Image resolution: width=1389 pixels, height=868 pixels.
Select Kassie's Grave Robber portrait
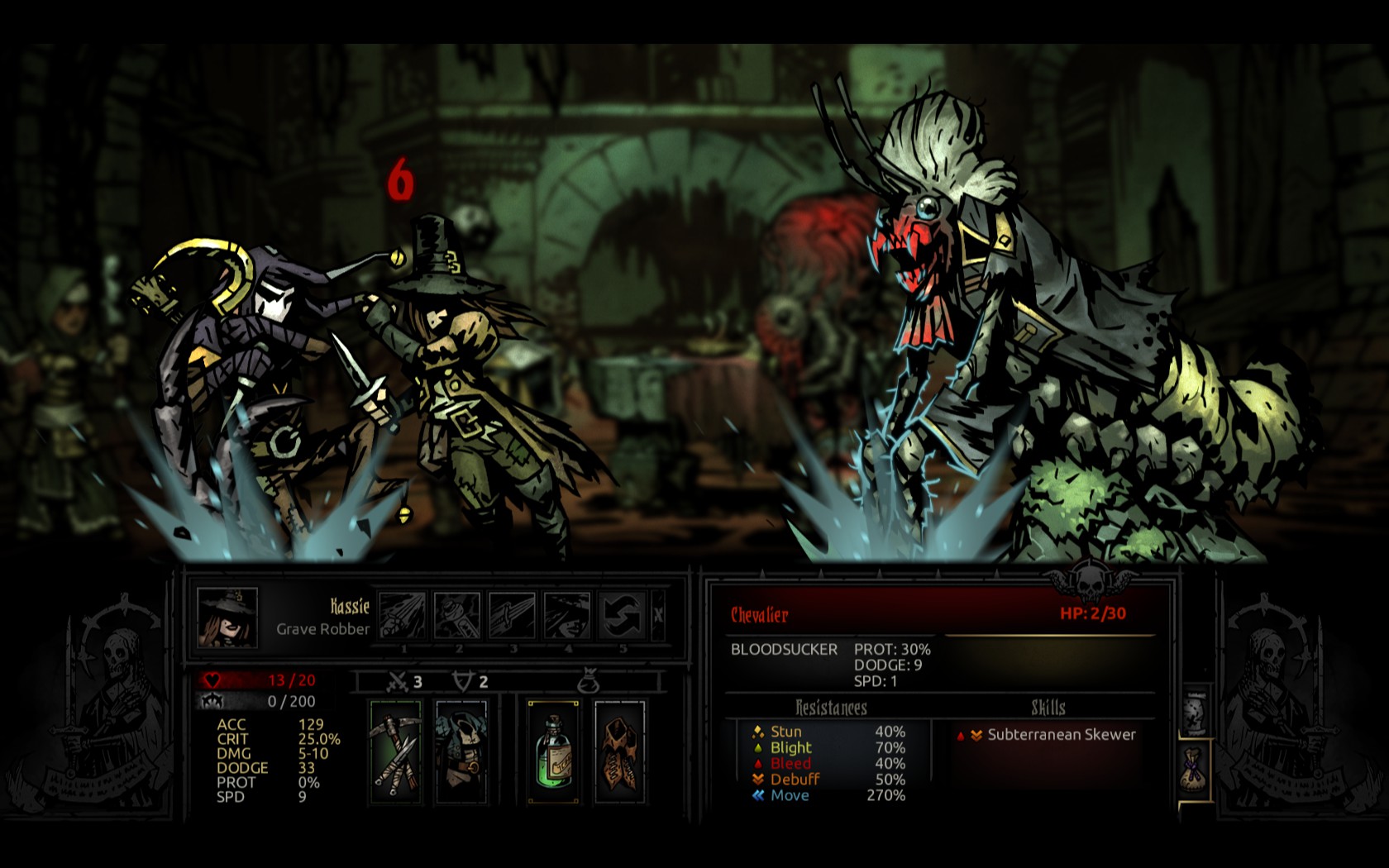click(227, 617)
